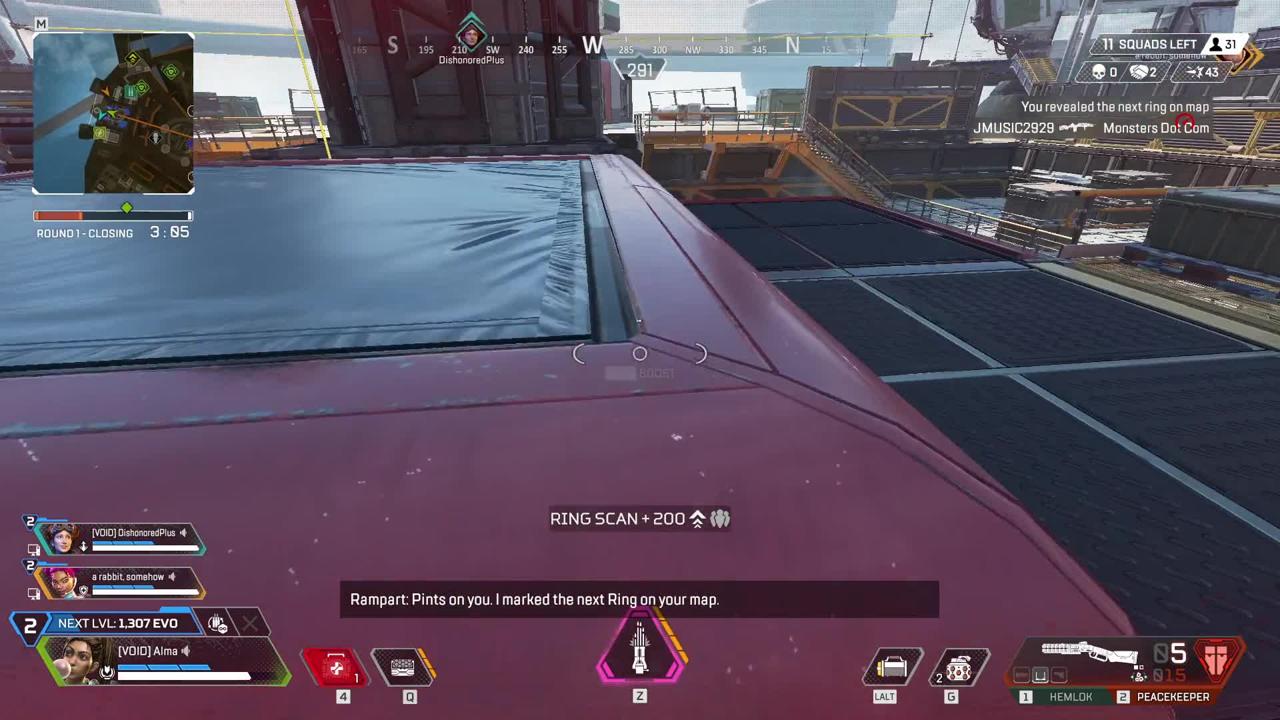Click the red shield armor icon
This screenshot has height=720, width=1280.
point(1217,659)
